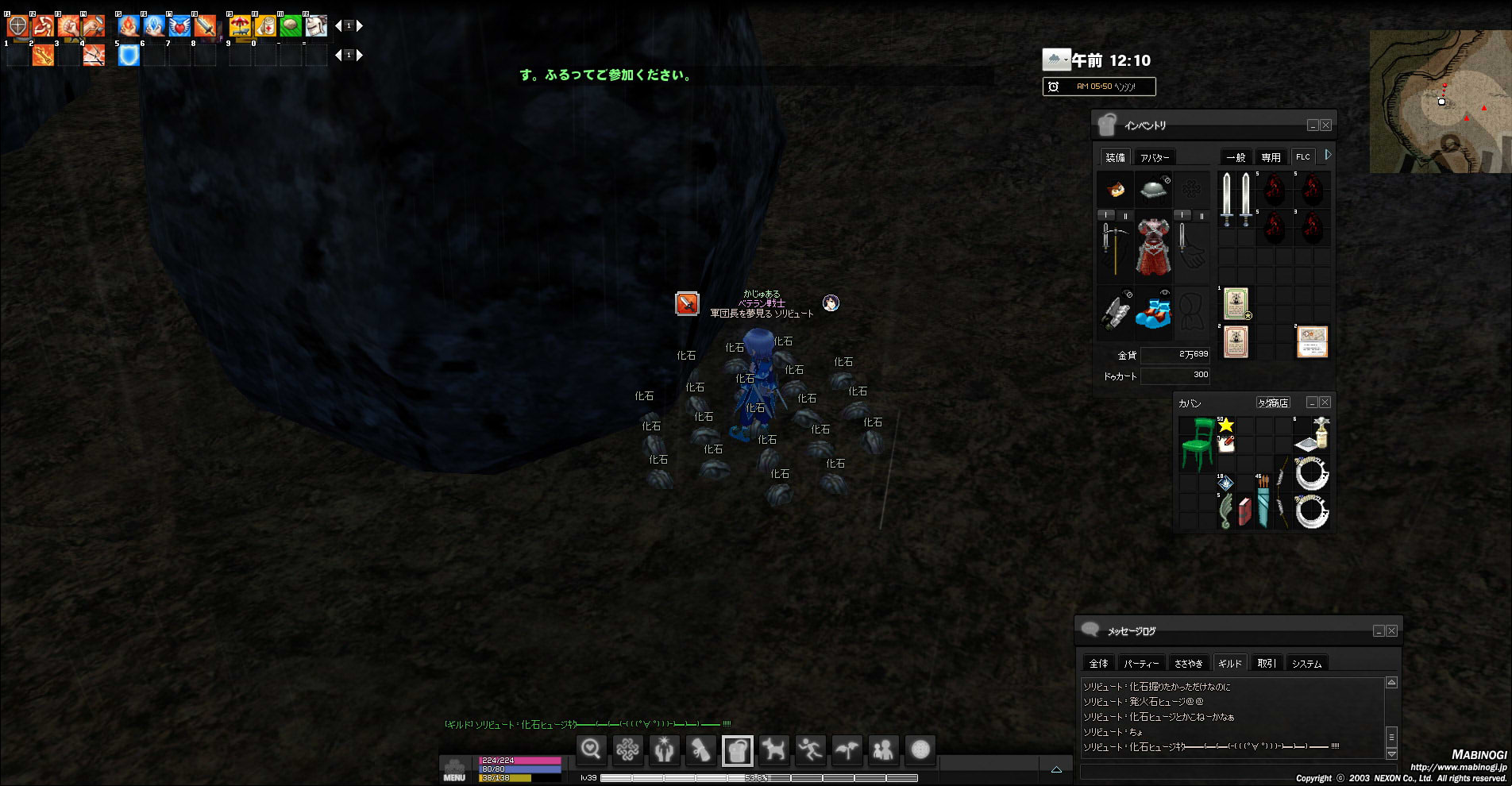Close the インベントリ inventory window

coord(1325,125)
